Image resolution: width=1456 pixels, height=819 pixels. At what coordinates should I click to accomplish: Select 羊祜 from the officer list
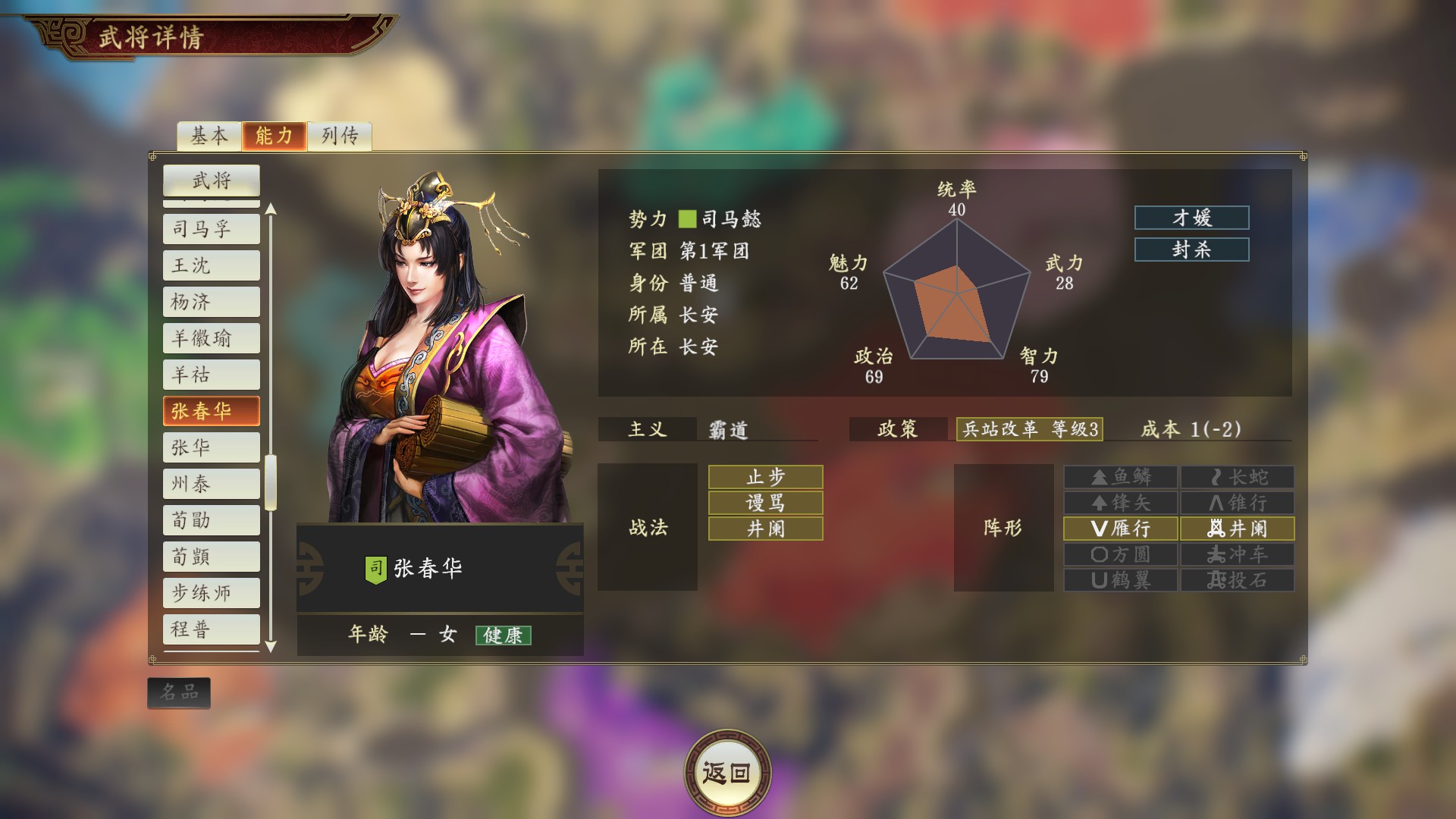coord(211,375)
